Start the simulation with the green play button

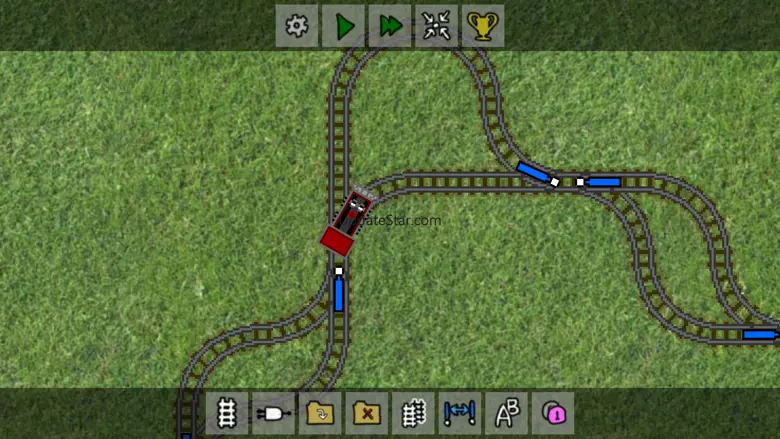(344, 26)
